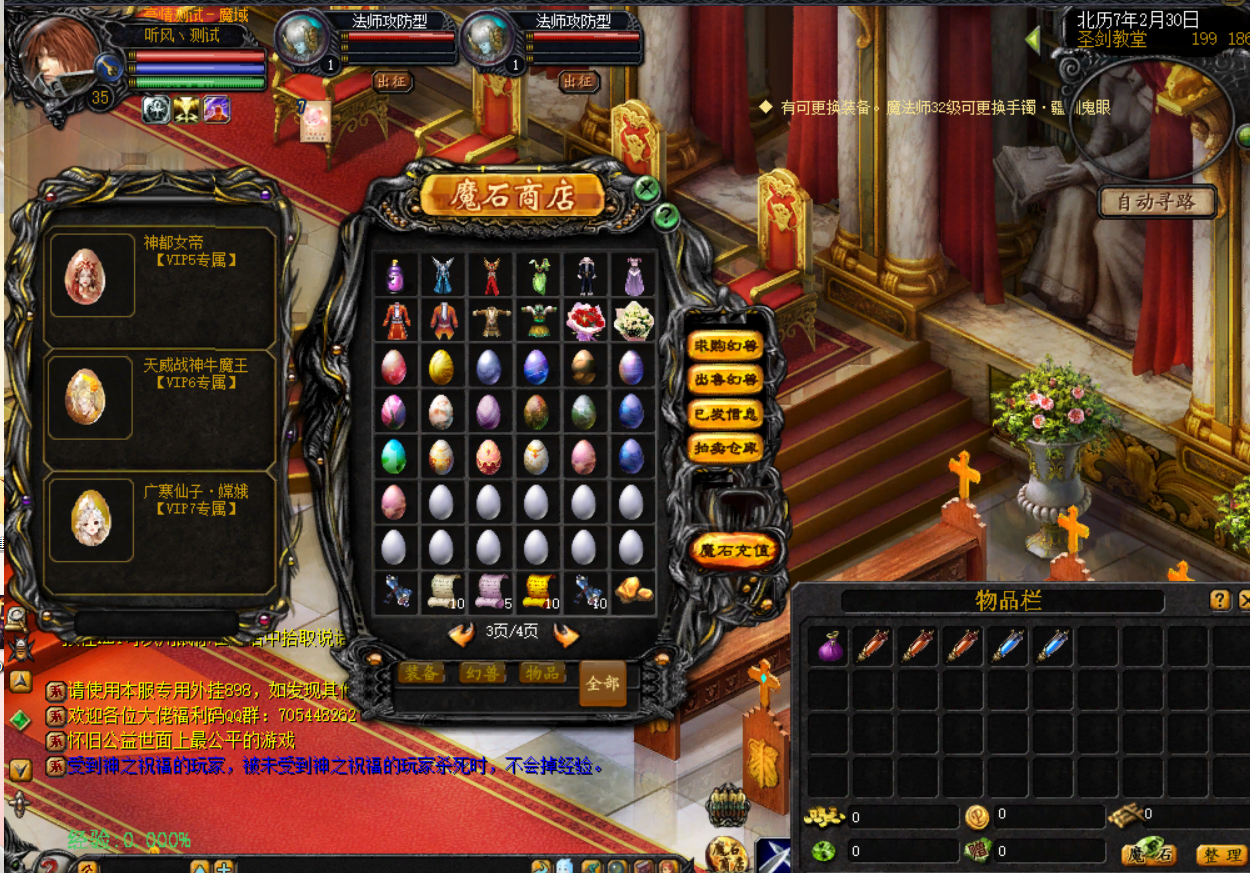
Task: Select the 全部 all-items tab
Action: pyautogui.click(x=603, y=684)
